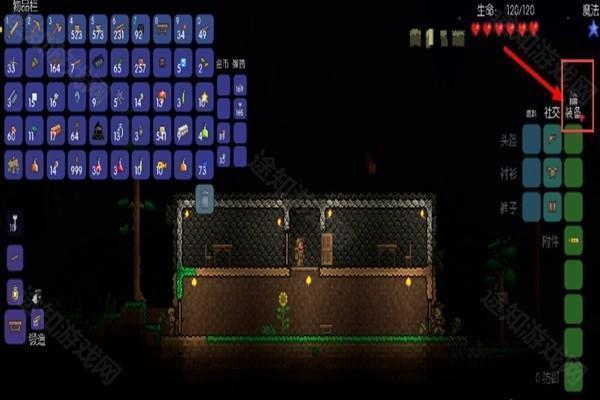
Task: Craft the chest item in the crafting list
Action: [x=14, y=322]
